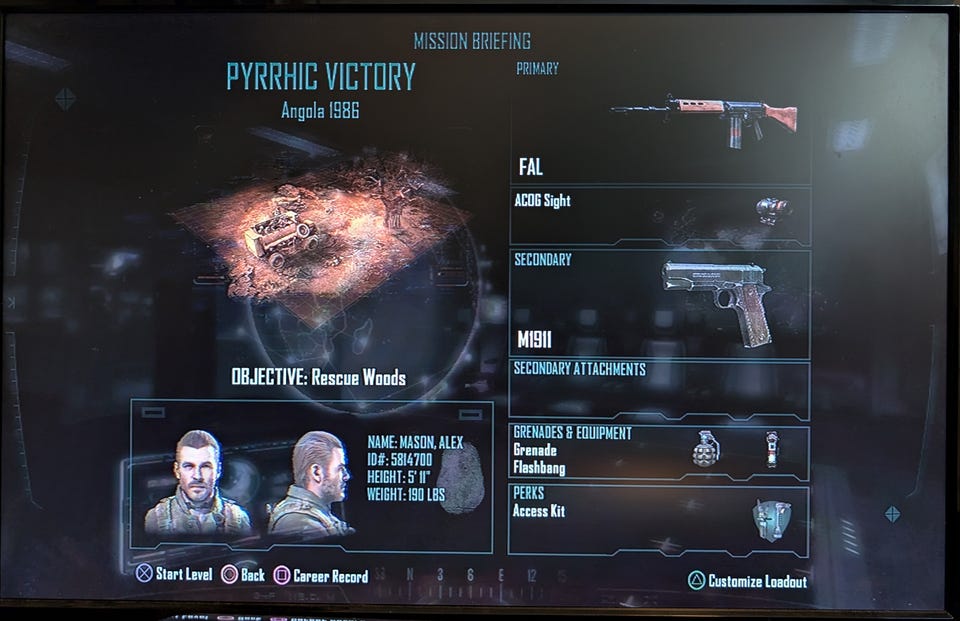Screen dimensions: 960x621
Task: Select the Mason, Alex character dossier
Action: click(312, 477)
